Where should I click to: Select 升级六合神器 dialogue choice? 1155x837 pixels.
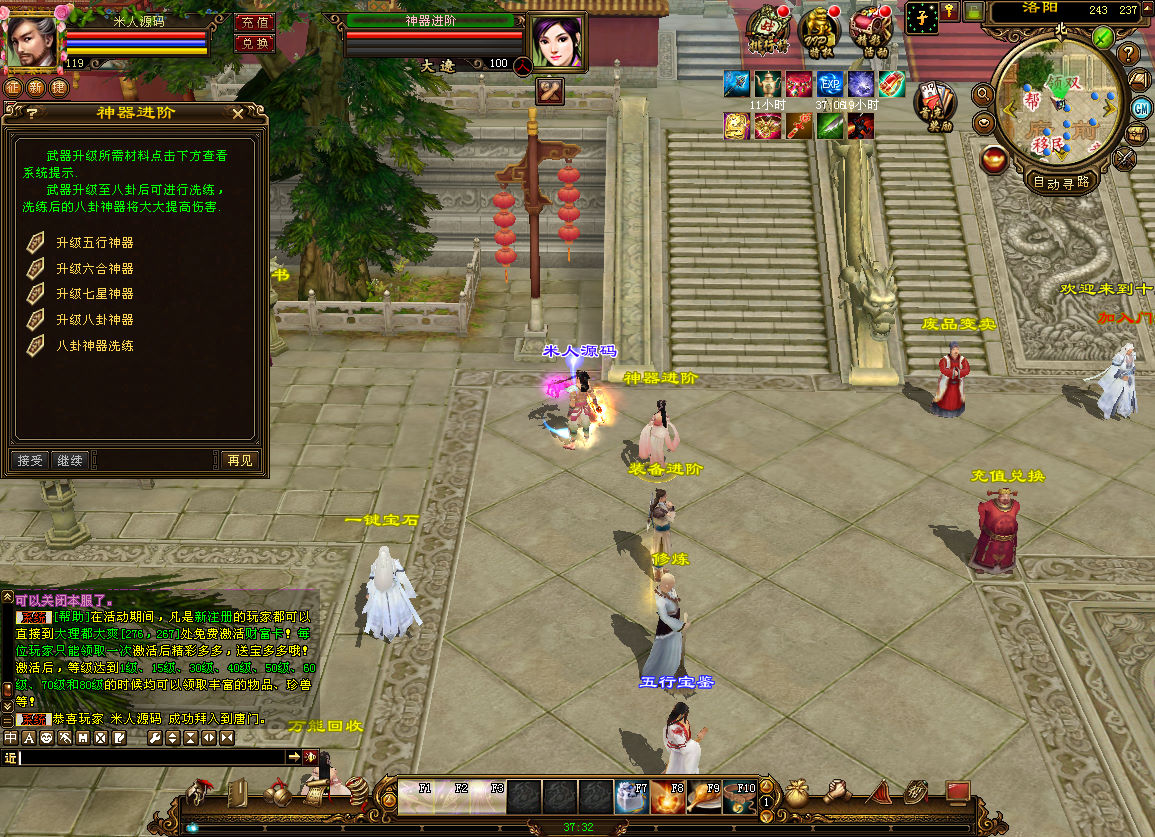tap(94, 269)
